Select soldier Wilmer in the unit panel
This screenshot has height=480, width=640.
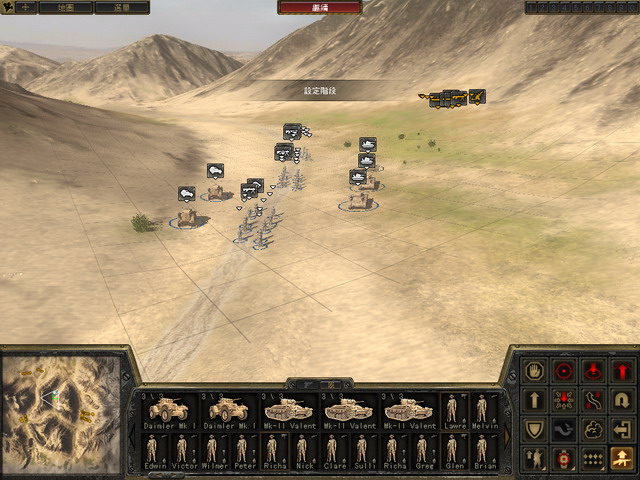[x=213, y=451]
